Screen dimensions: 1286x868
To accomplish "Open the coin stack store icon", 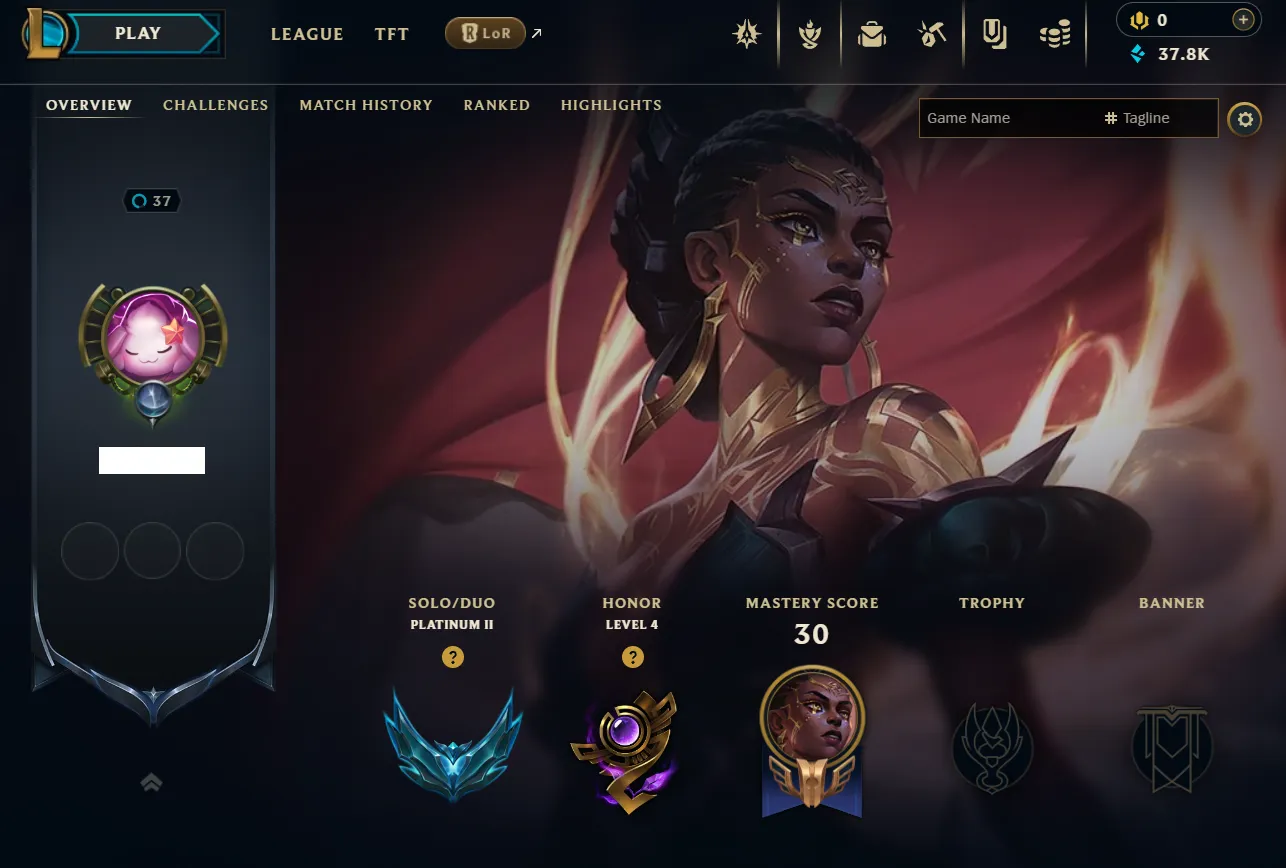I will [x=1055, y=35].
